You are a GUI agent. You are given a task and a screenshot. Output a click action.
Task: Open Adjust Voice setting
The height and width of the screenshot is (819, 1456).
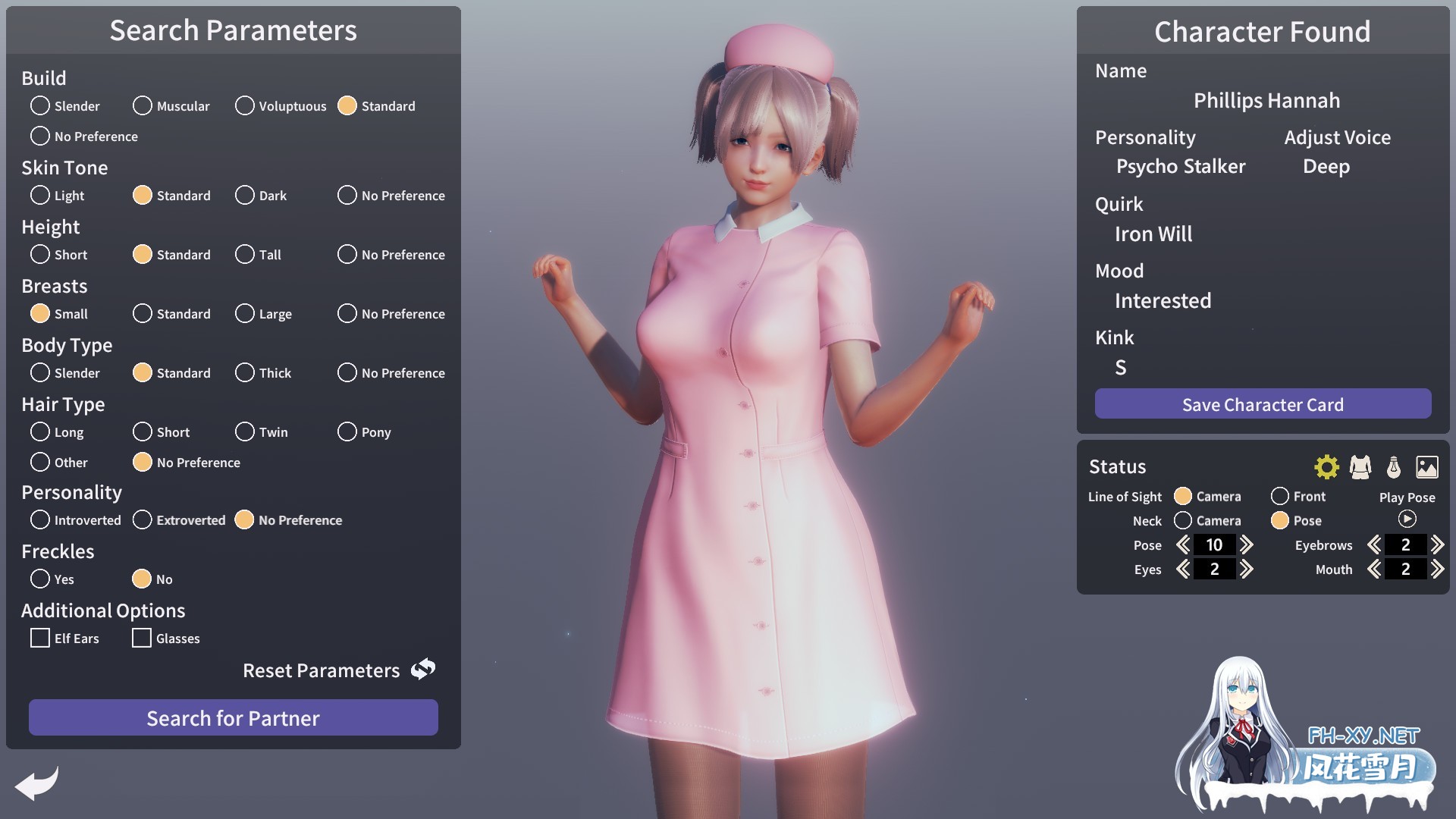(1337, 137)
